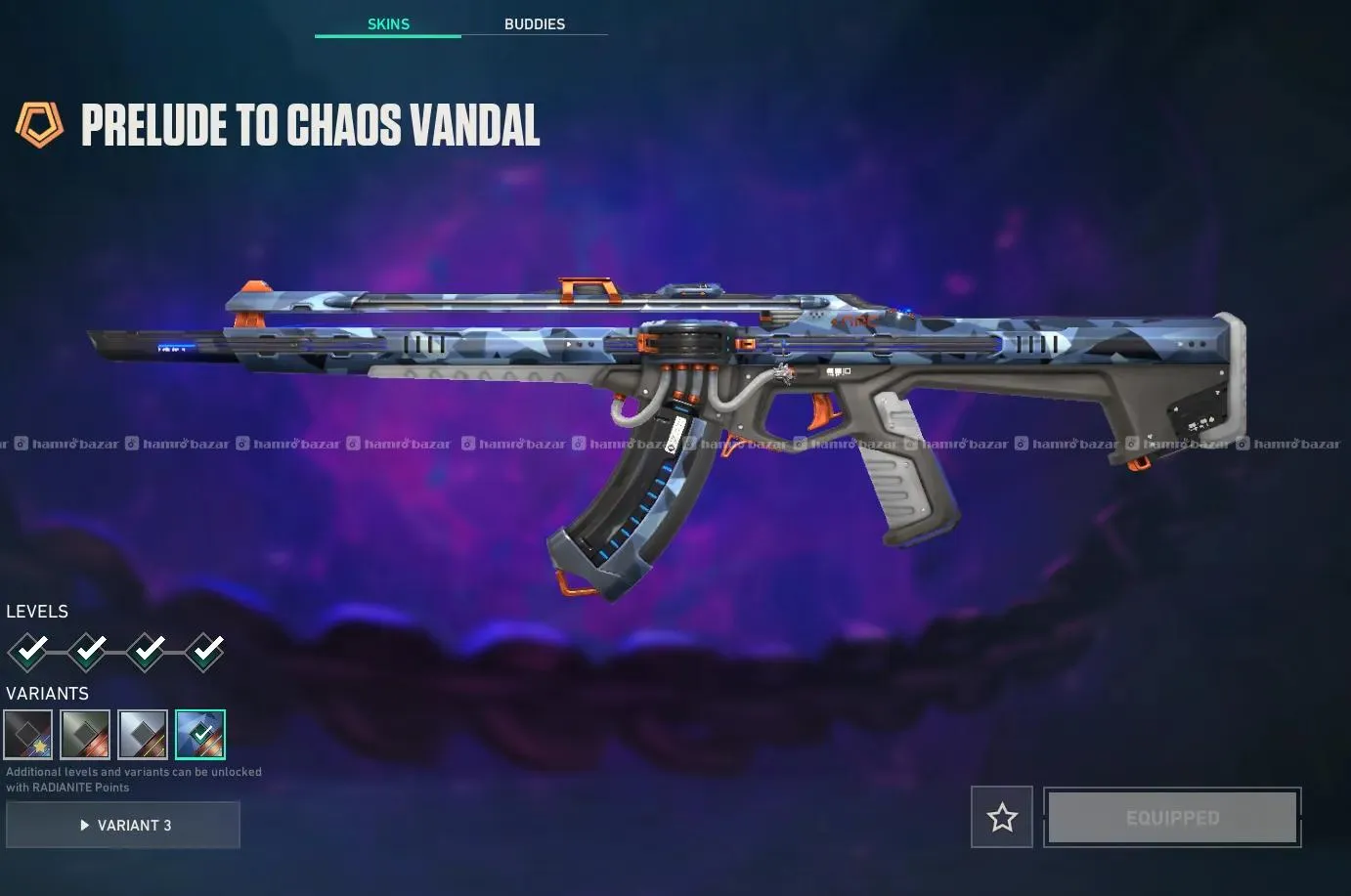Open the Buddies tab
The height and width of the screenshot is (896, 1351).
click(534, 23)
